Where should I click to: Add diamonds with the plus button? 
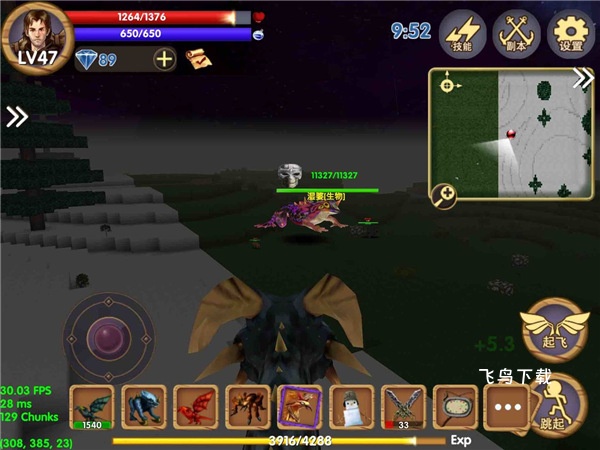[x=165, y=59]
